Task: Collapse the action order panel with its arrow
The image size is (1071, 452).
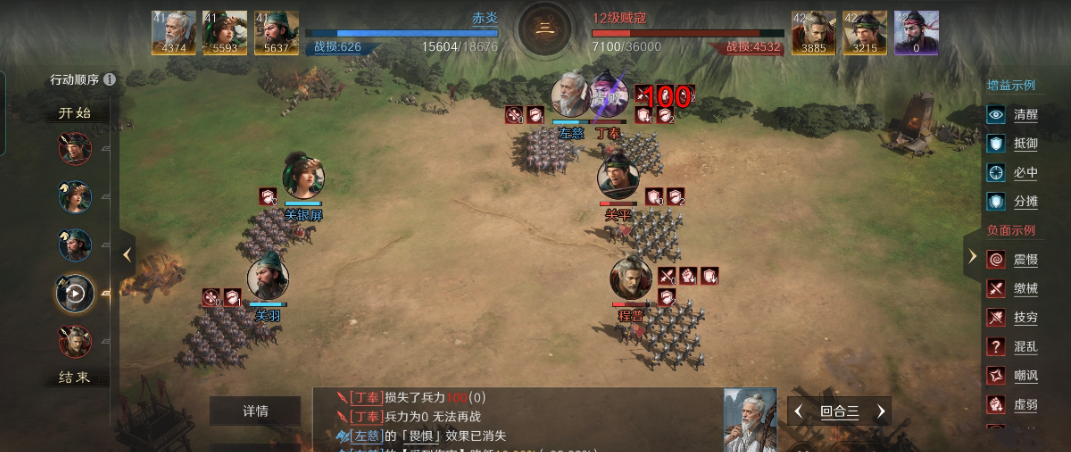Action: tap(127, 255)
